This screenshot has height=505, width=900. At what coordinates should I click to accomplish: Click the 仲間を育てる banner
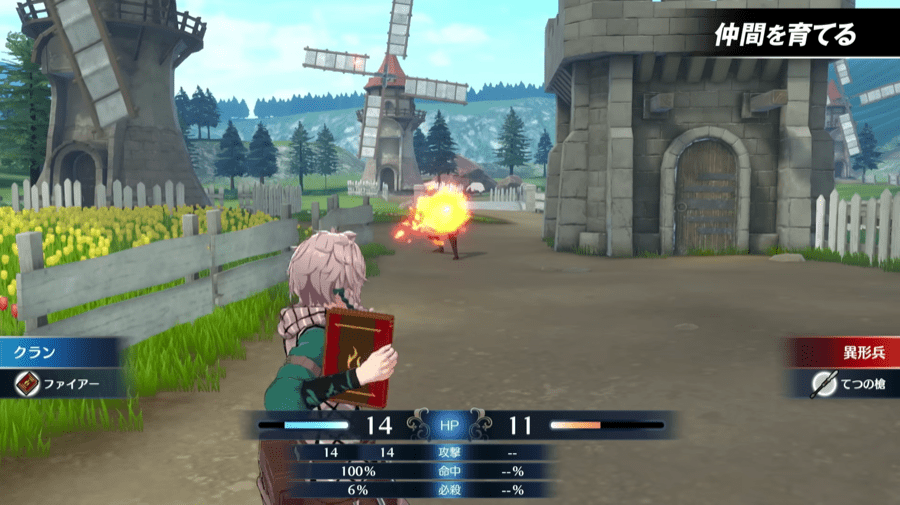(785, 36)
